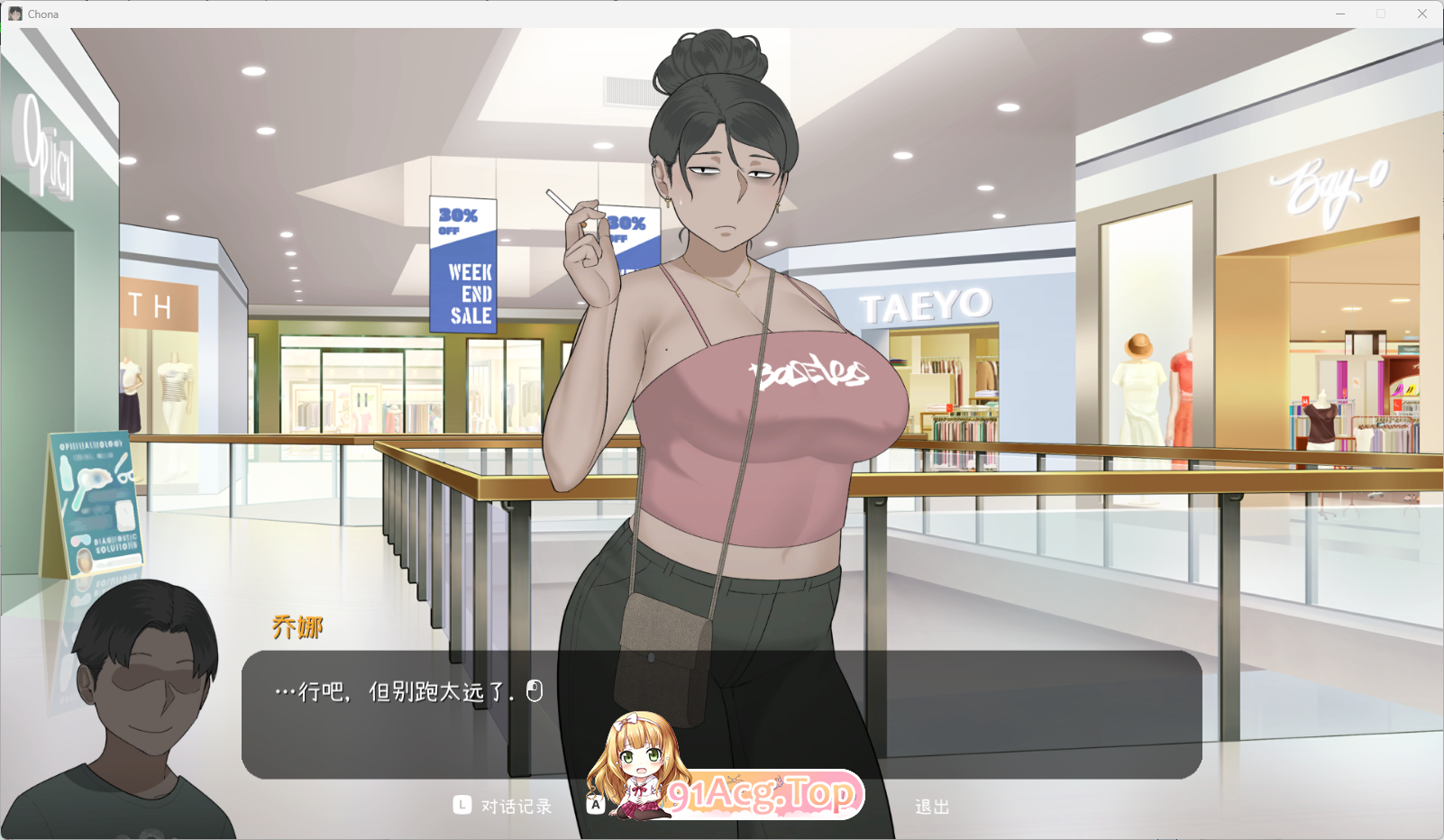Click the L key dialogue log icon
1444x840 pixels.
click(x=462, y=806)
